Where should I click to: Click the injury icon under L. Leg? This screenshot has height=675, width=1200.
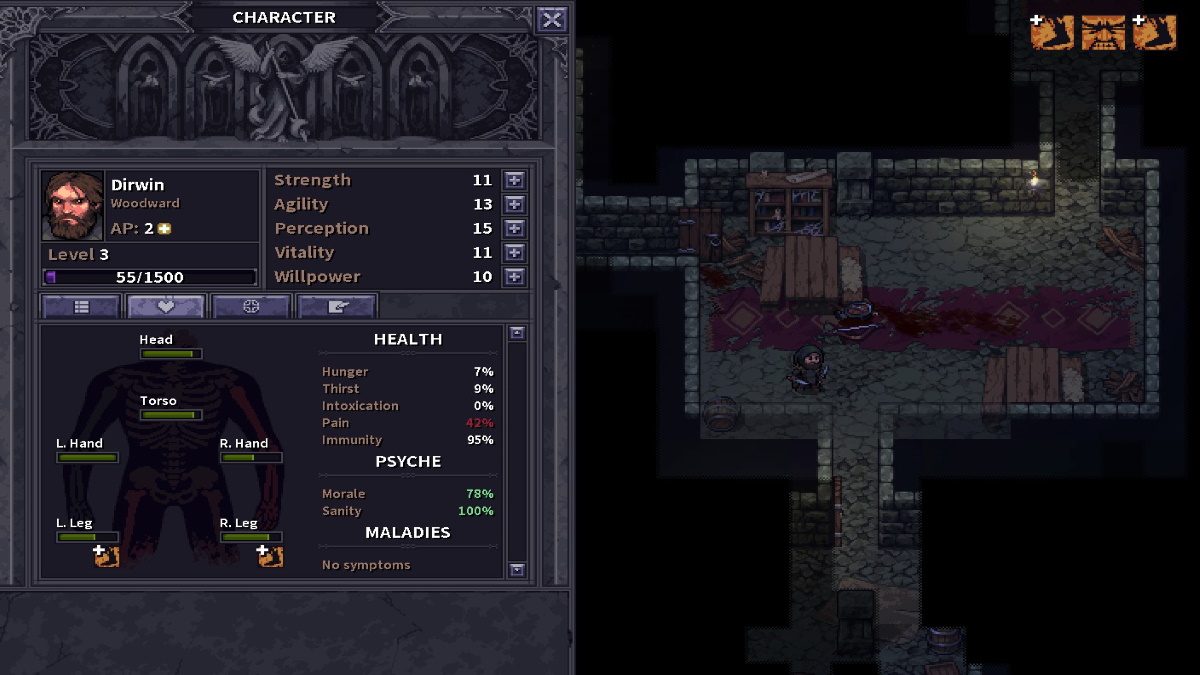pos(106,556)
